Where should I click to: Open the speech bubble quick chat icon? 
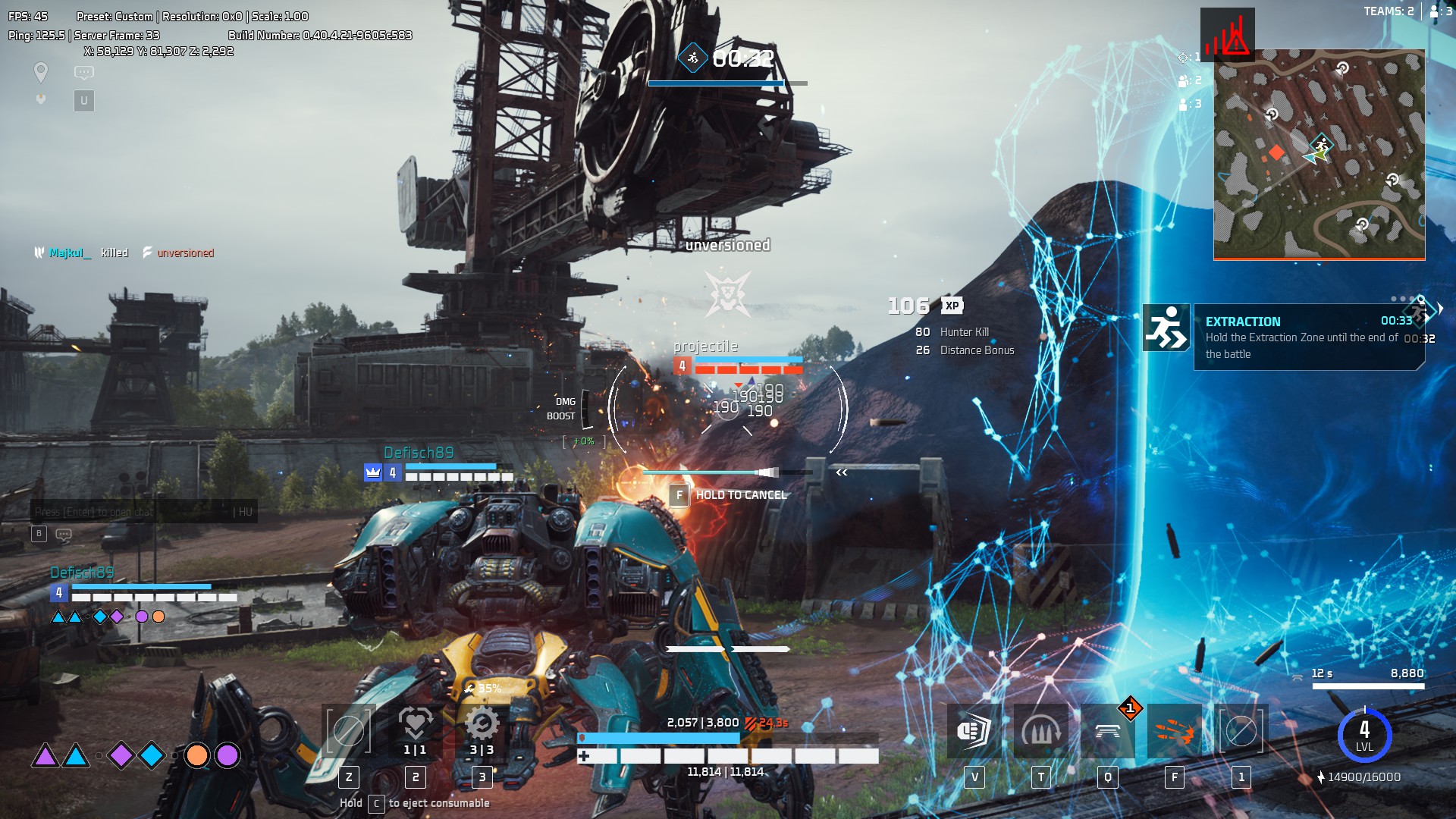83,73
